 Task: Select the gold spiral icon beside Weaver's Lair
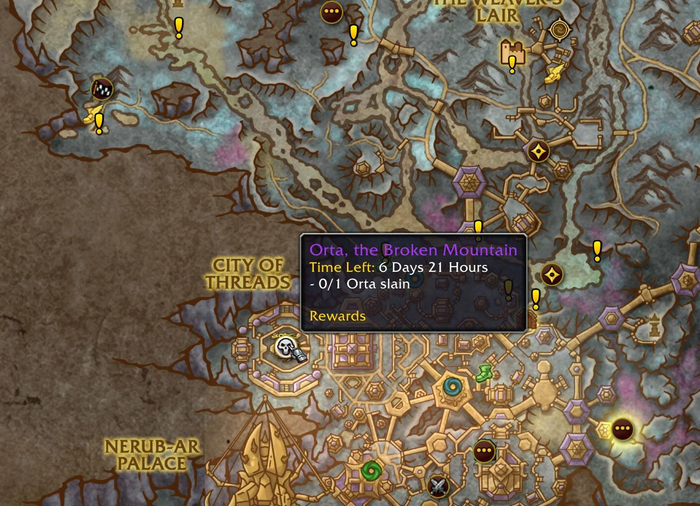pos(559,29)
